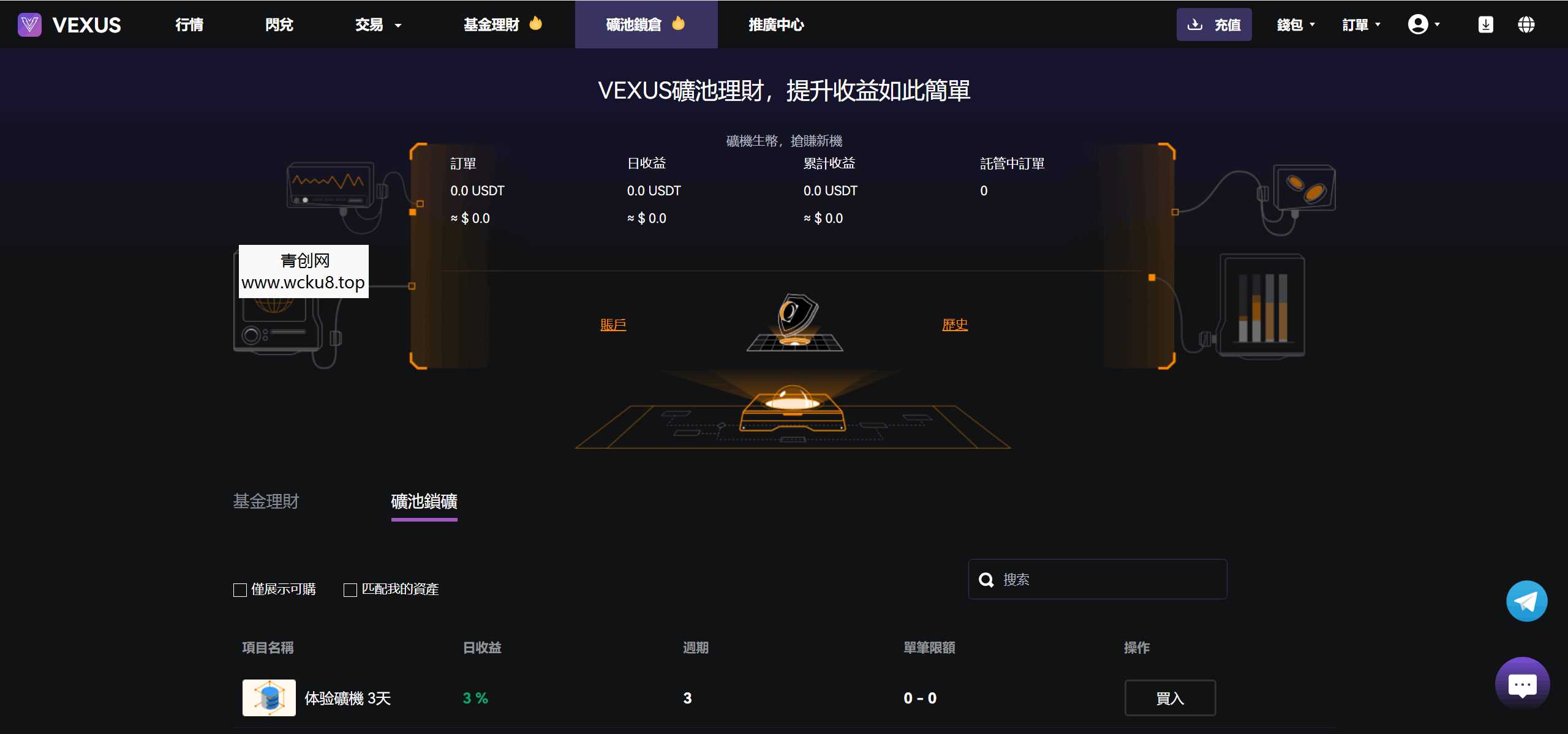
Task: Switch to the 基金理財 tab
Action: point(265,501)
